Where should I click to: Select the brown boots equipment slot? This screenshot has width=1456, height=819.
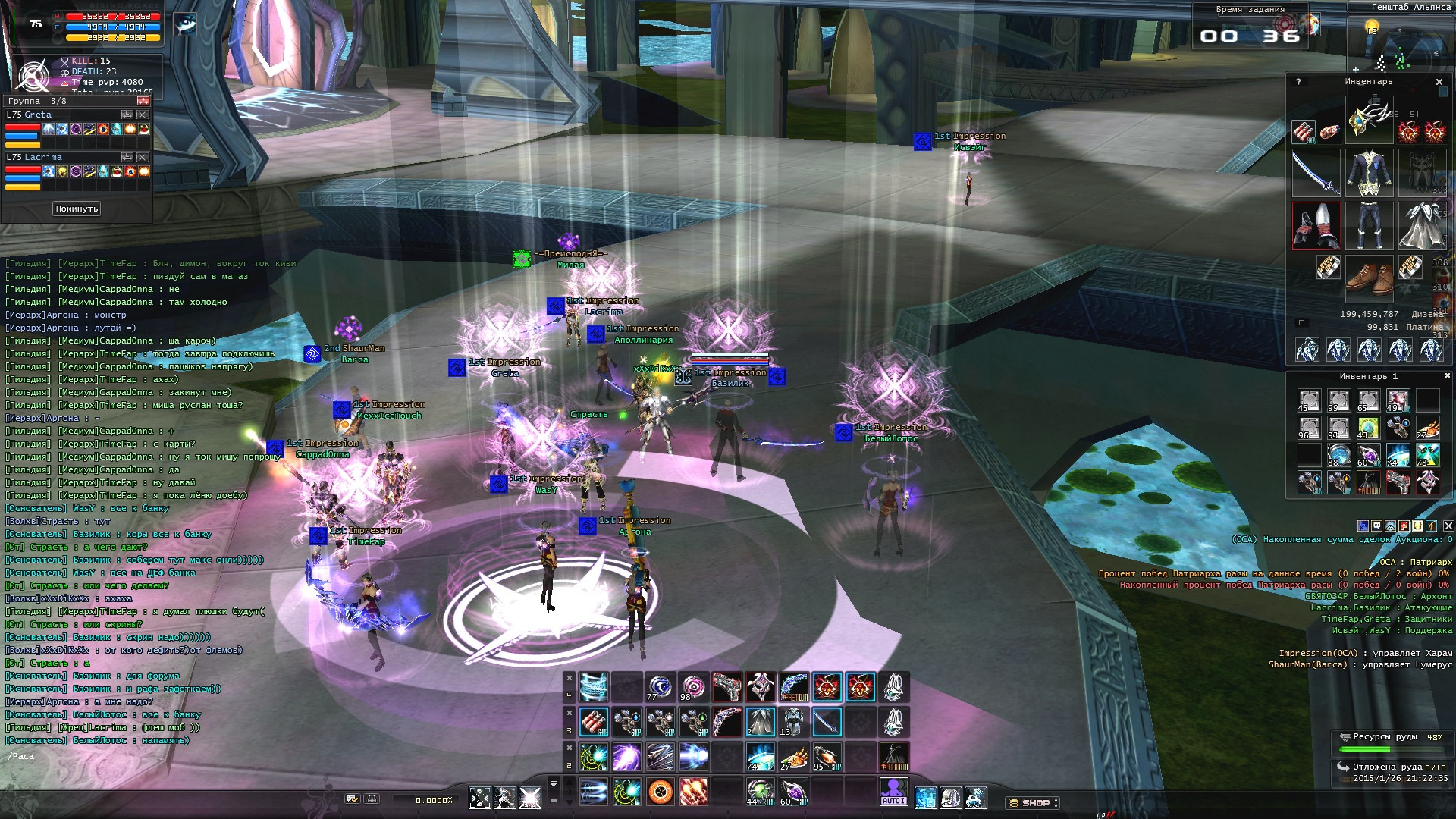[1369, 278]
